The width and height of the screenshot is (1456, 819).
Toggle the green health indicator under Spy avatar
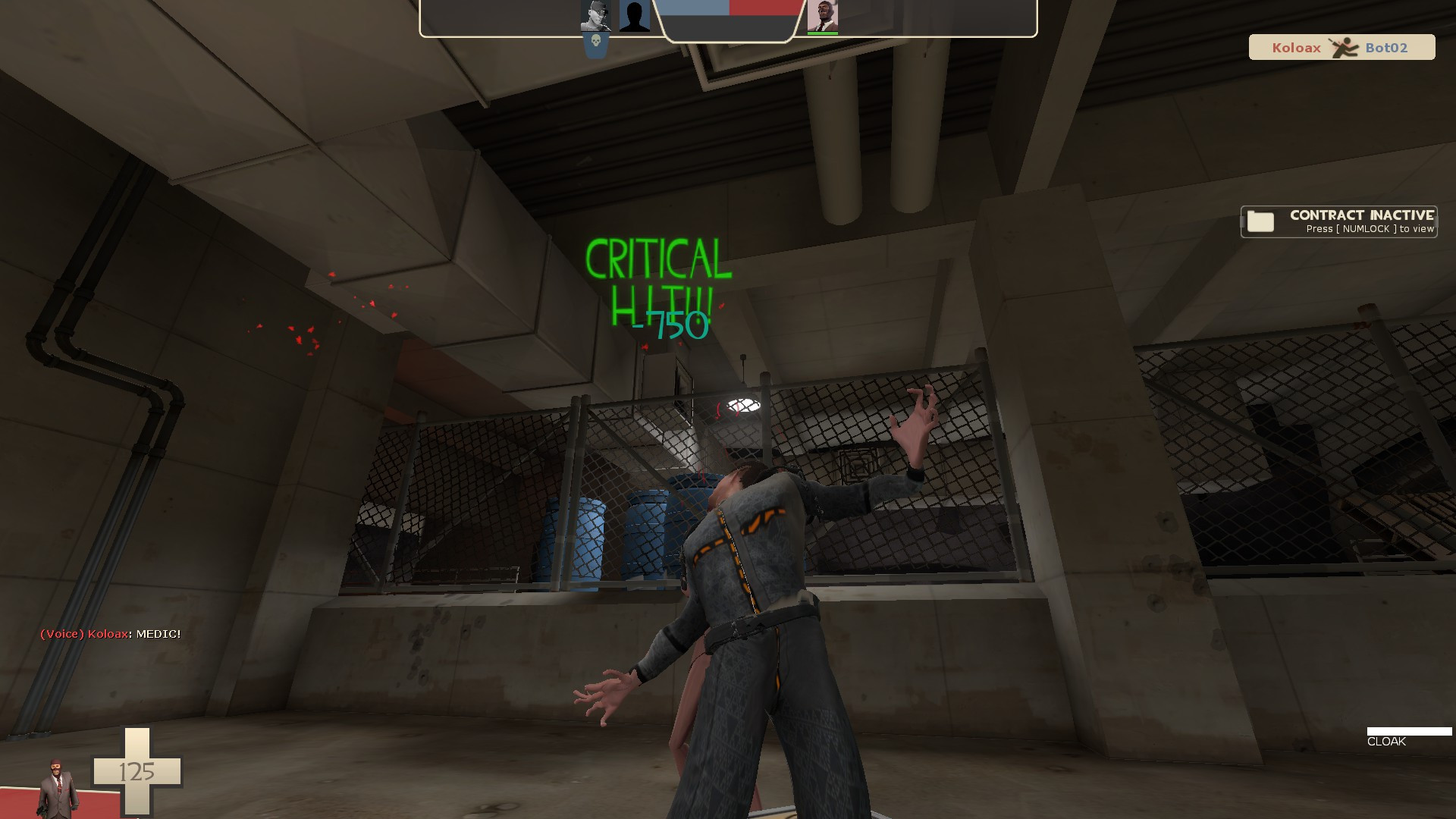[824, 32]
